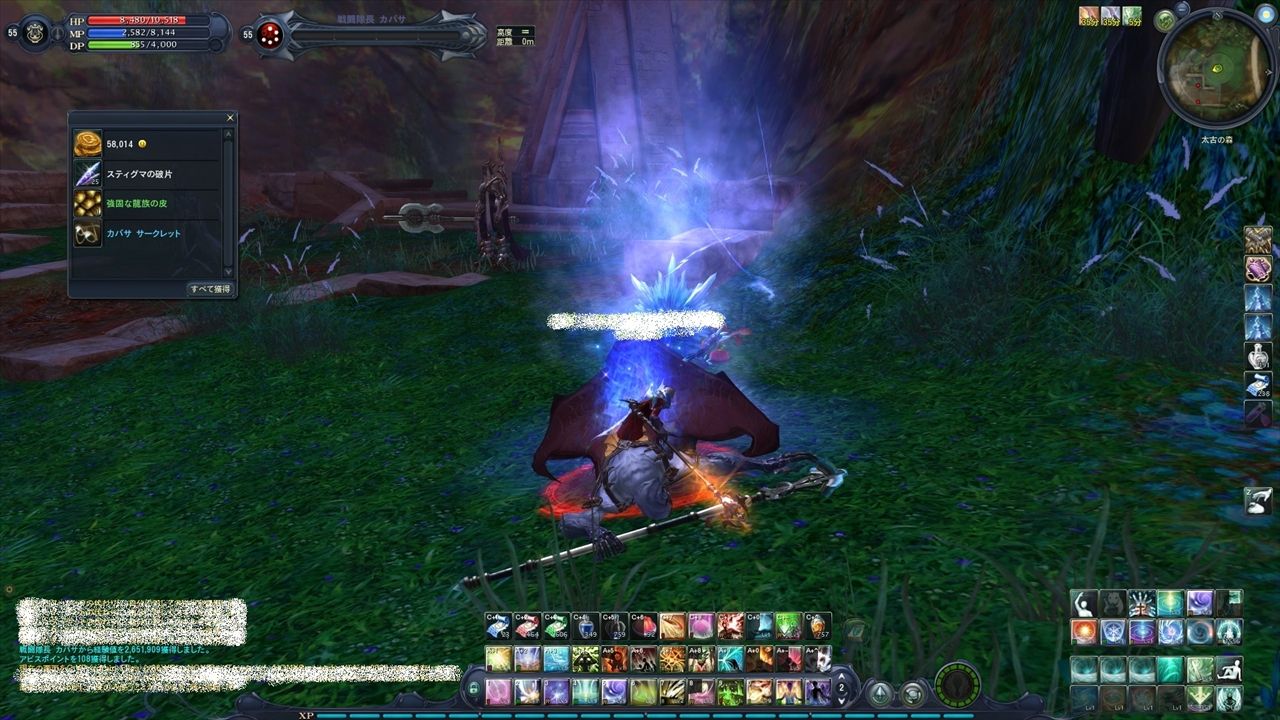
Task: Activate the blue winged flight button
Action: [879, 693]
